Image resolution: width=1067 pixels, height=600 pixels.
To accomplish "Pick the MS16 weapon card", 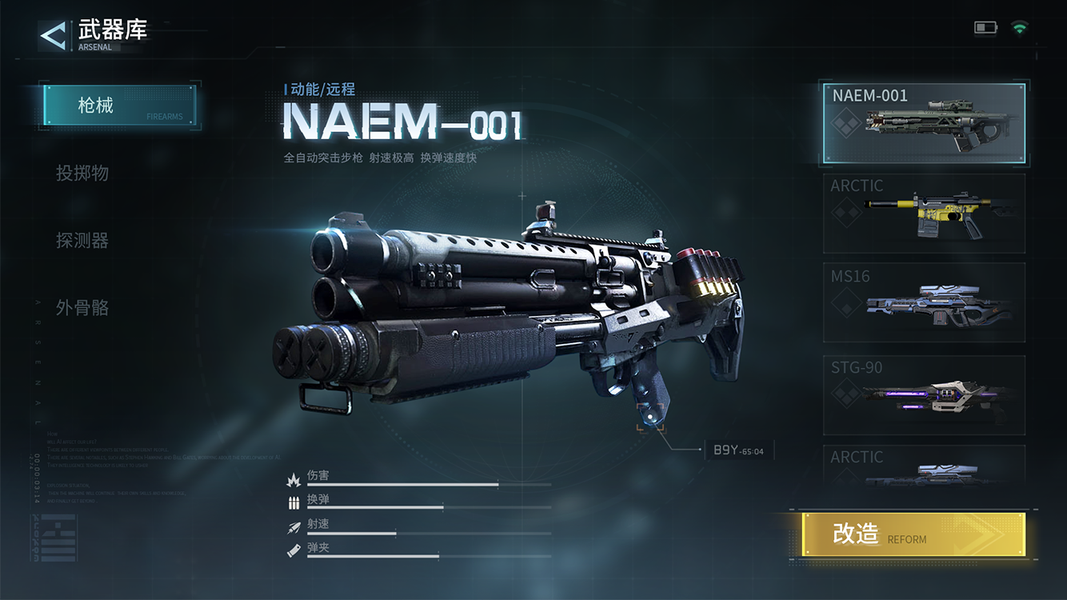I will pos(924,302).
